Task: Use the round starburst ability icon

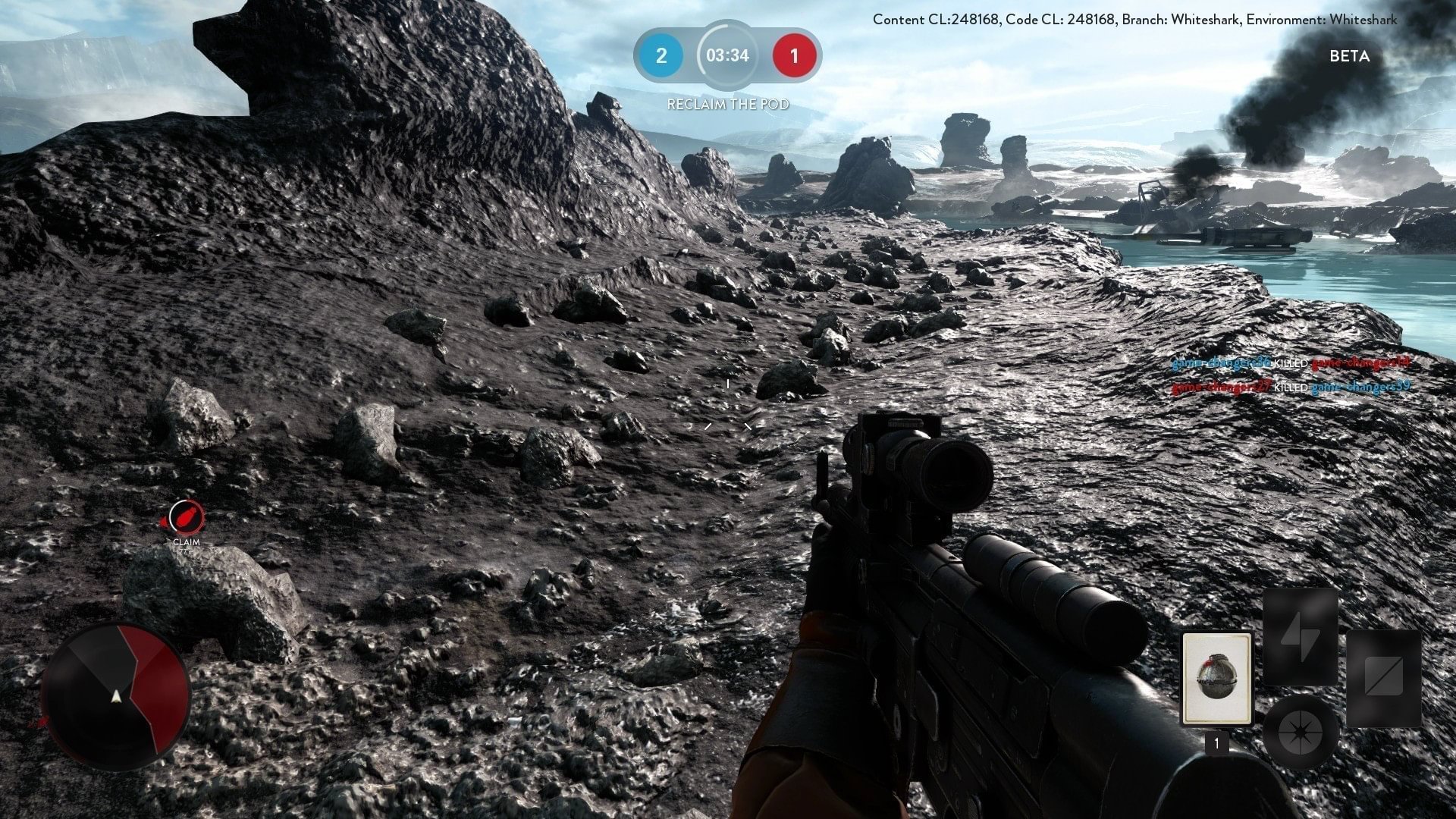Action: coord(1300,733)
